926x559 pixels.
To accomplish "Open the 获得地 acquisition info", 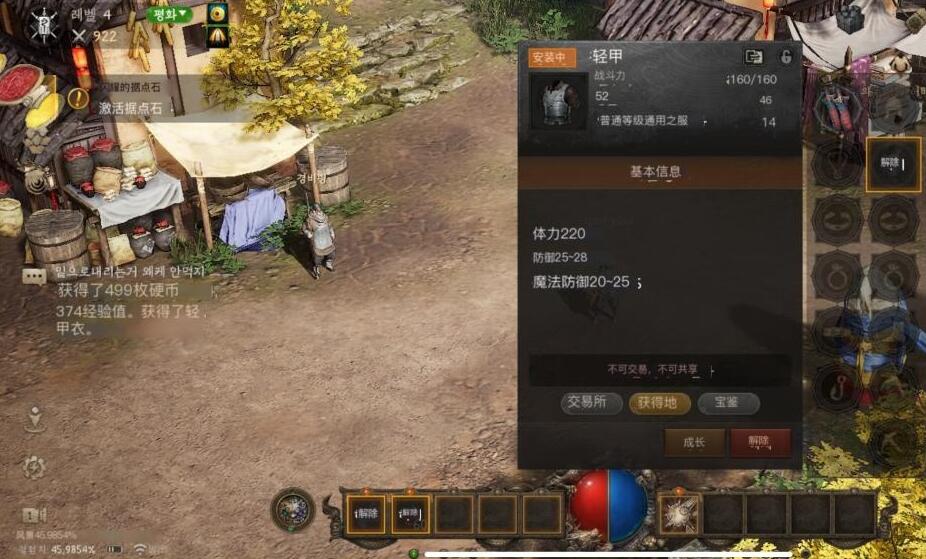I will coord(659,403).
